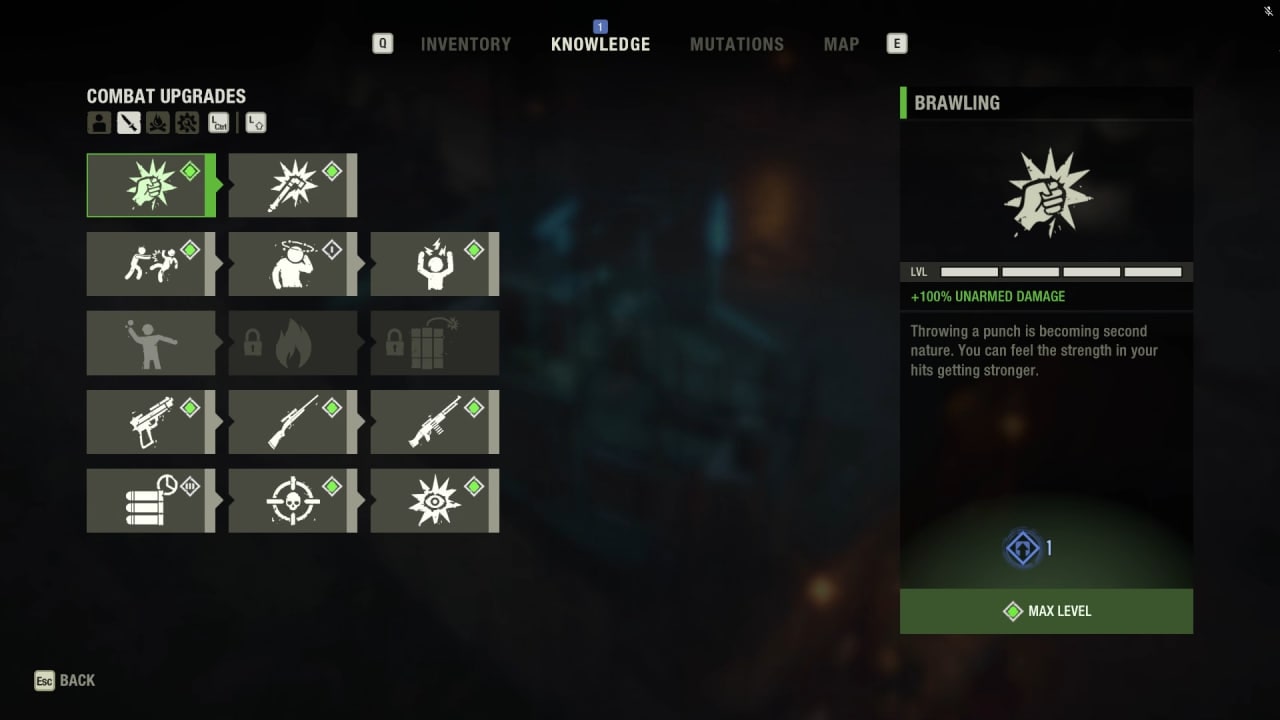
Task: Click the Esc Back button
Action: point(64,680)
